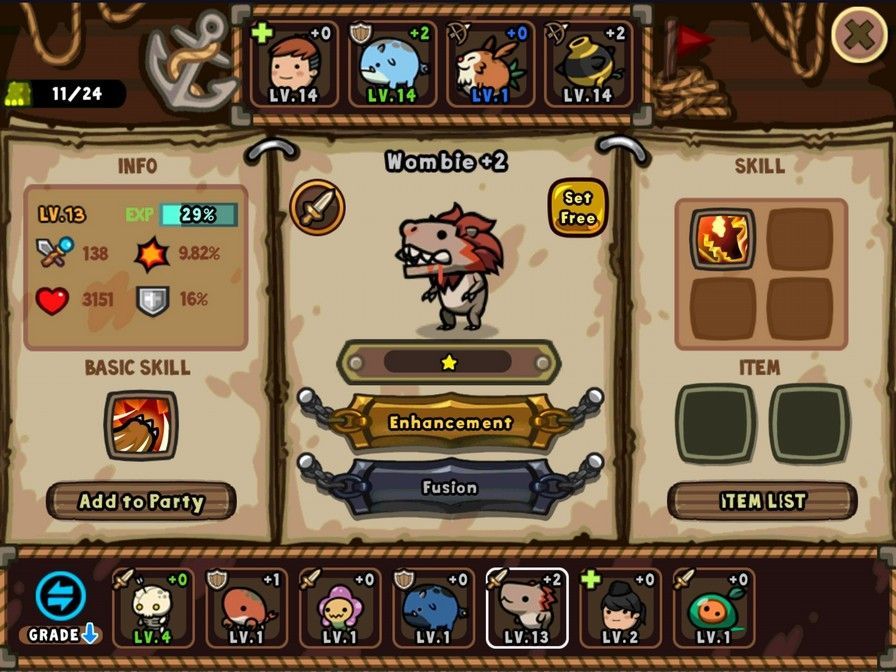Close the character screen with the X
Screen dimensions: 896x672
[x=858, y=35]
